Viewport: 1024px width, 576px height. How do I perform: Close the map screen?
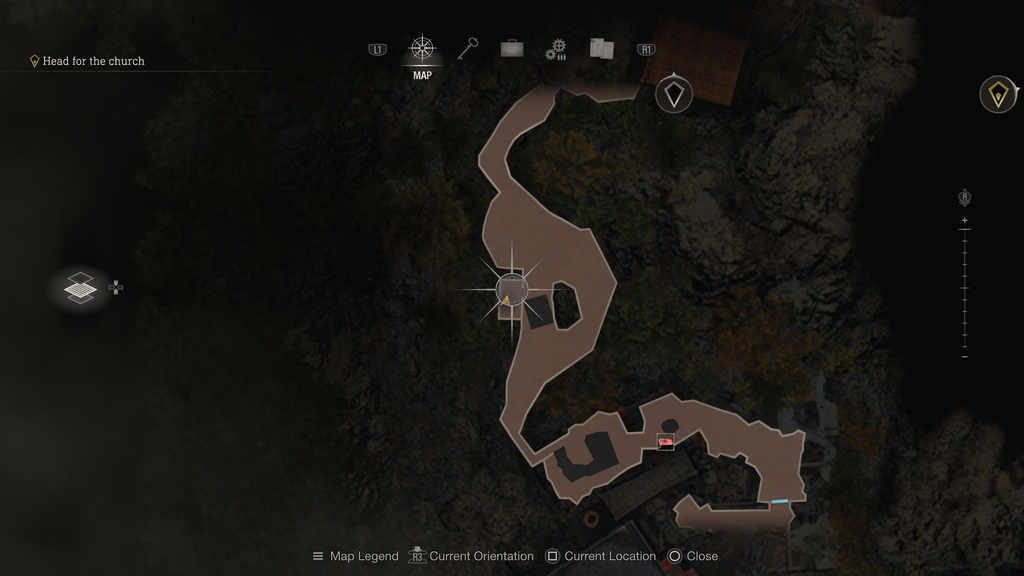tap(693, 556)
